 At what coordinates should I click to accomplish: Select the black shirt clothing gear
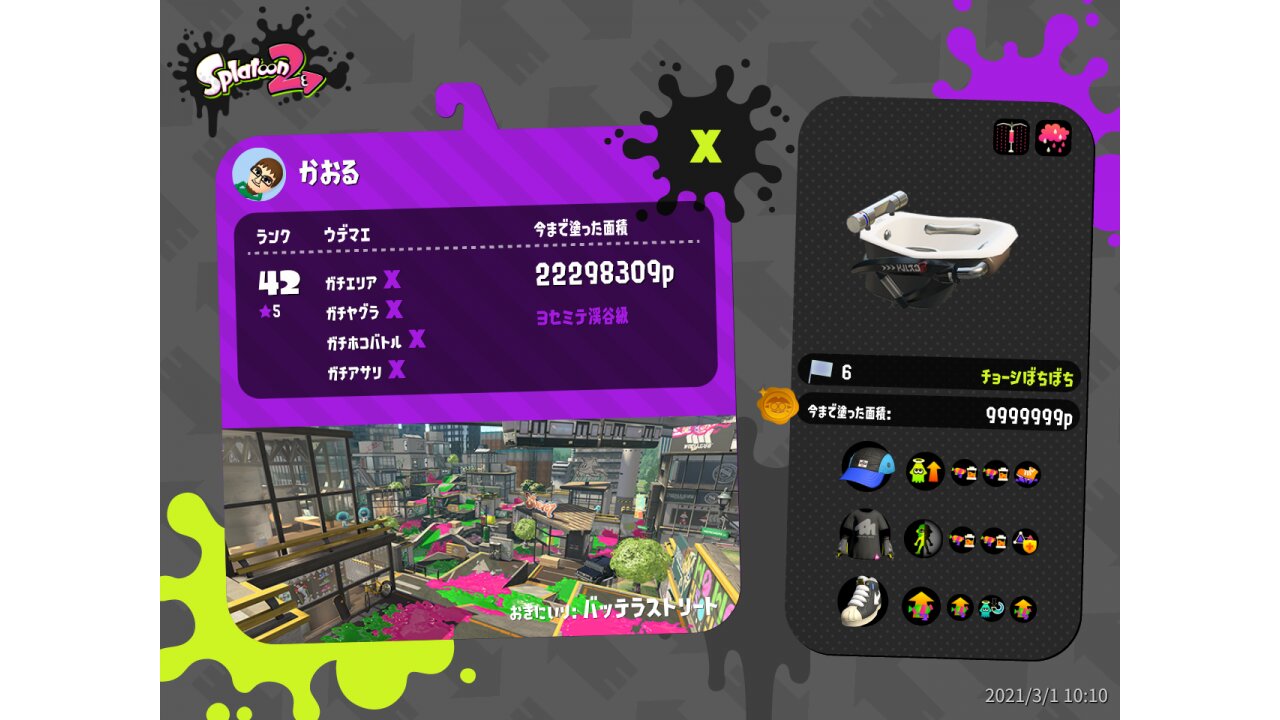864,538
